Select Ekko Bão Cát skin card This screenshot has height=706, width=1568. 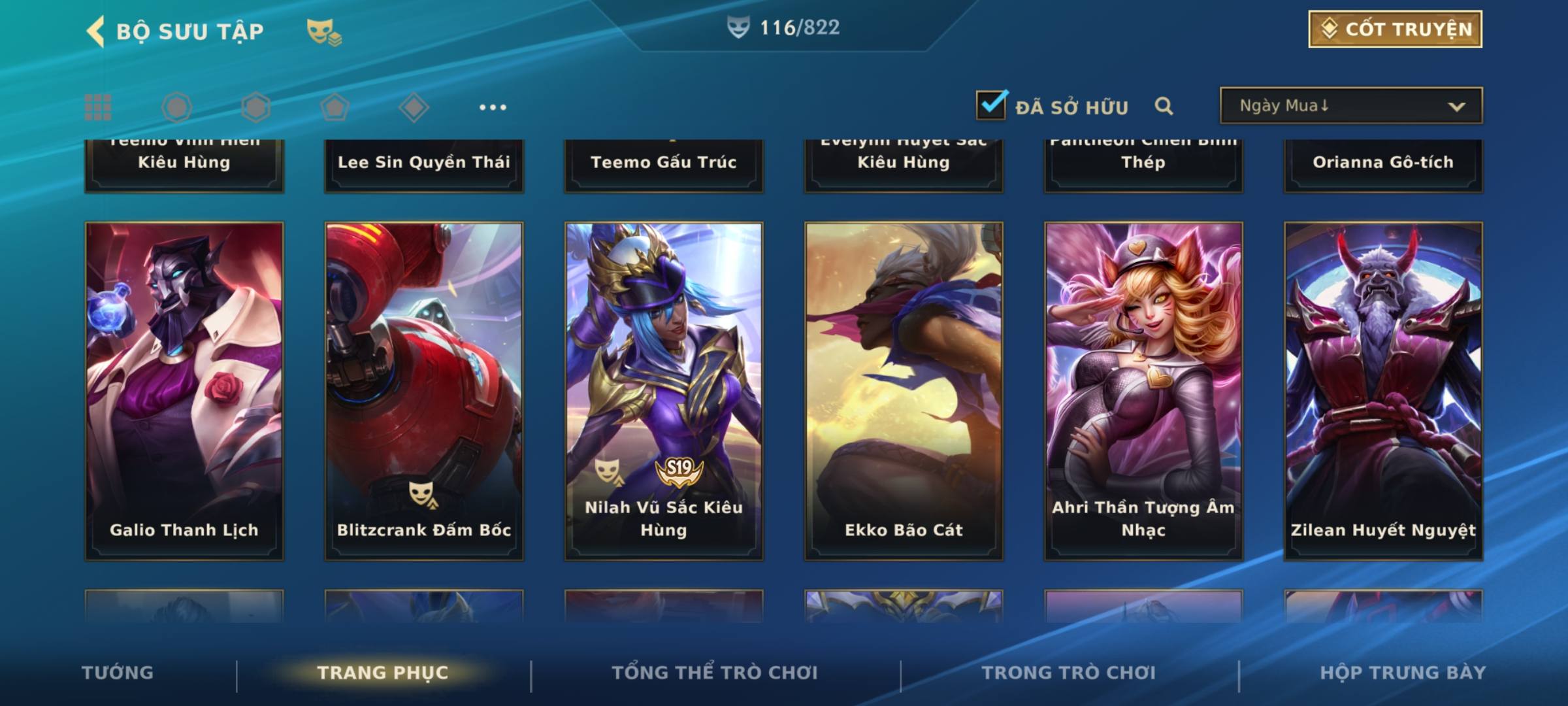tap(904, 391)
